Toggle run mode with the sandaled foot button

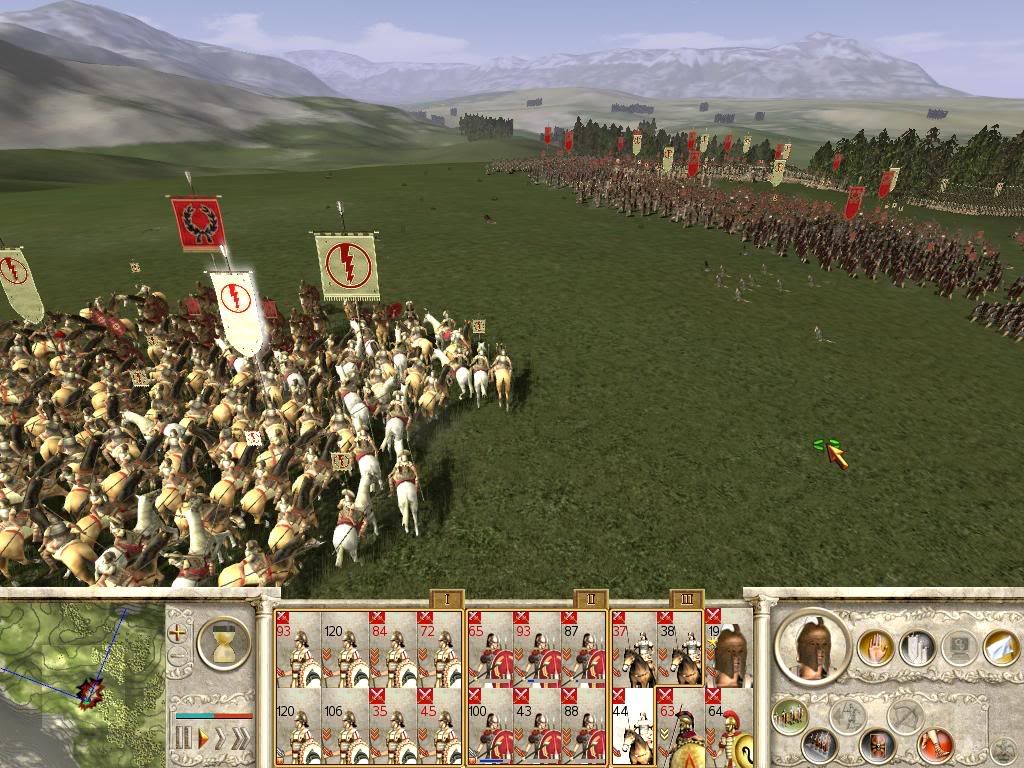(x=935, y=745)
